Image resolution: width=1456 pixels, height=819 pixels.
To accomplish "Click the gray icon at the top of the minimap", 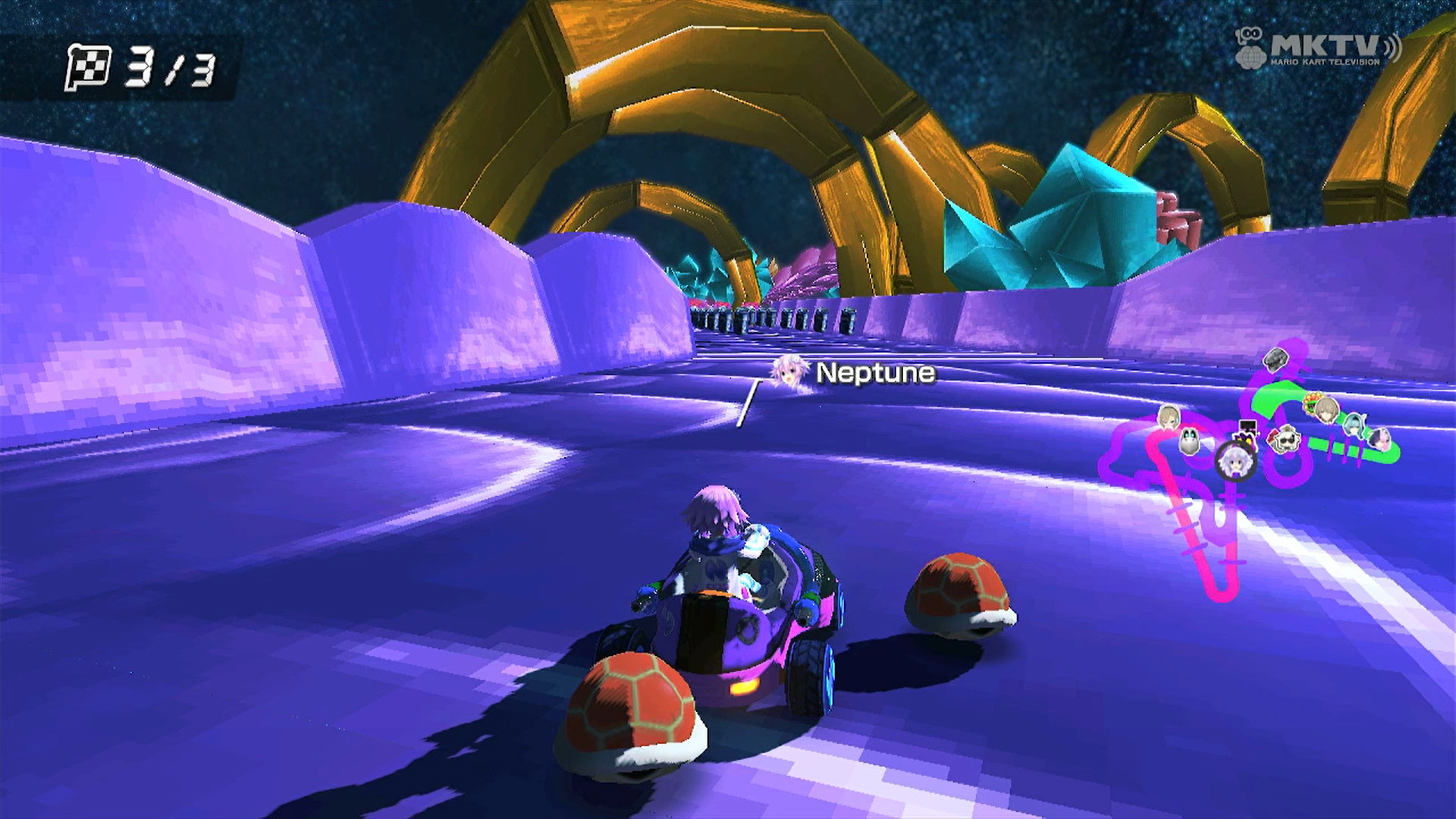I will 1276,360.
